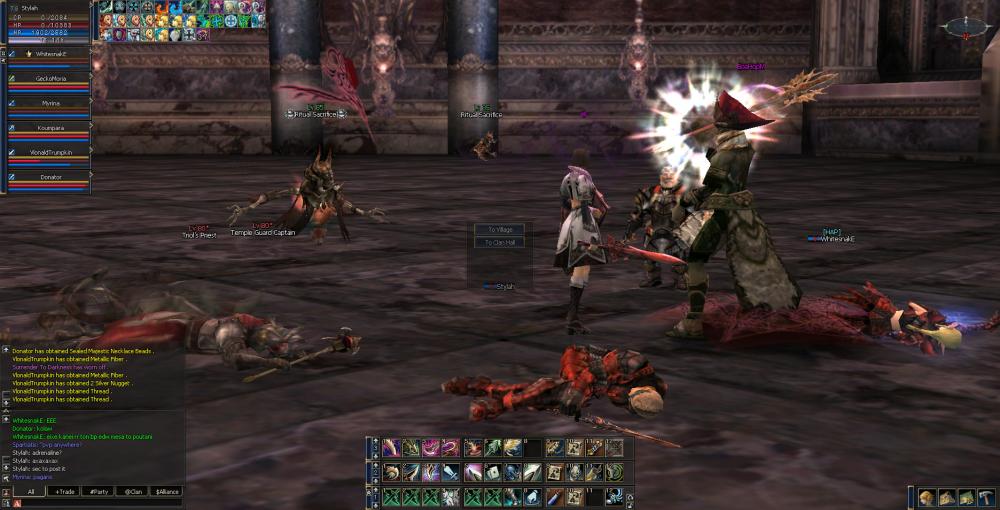Image resolution: width=1000 pixels, height=510 pixels.
Task: Choose party member Koumpara
Action: point(50,129)
